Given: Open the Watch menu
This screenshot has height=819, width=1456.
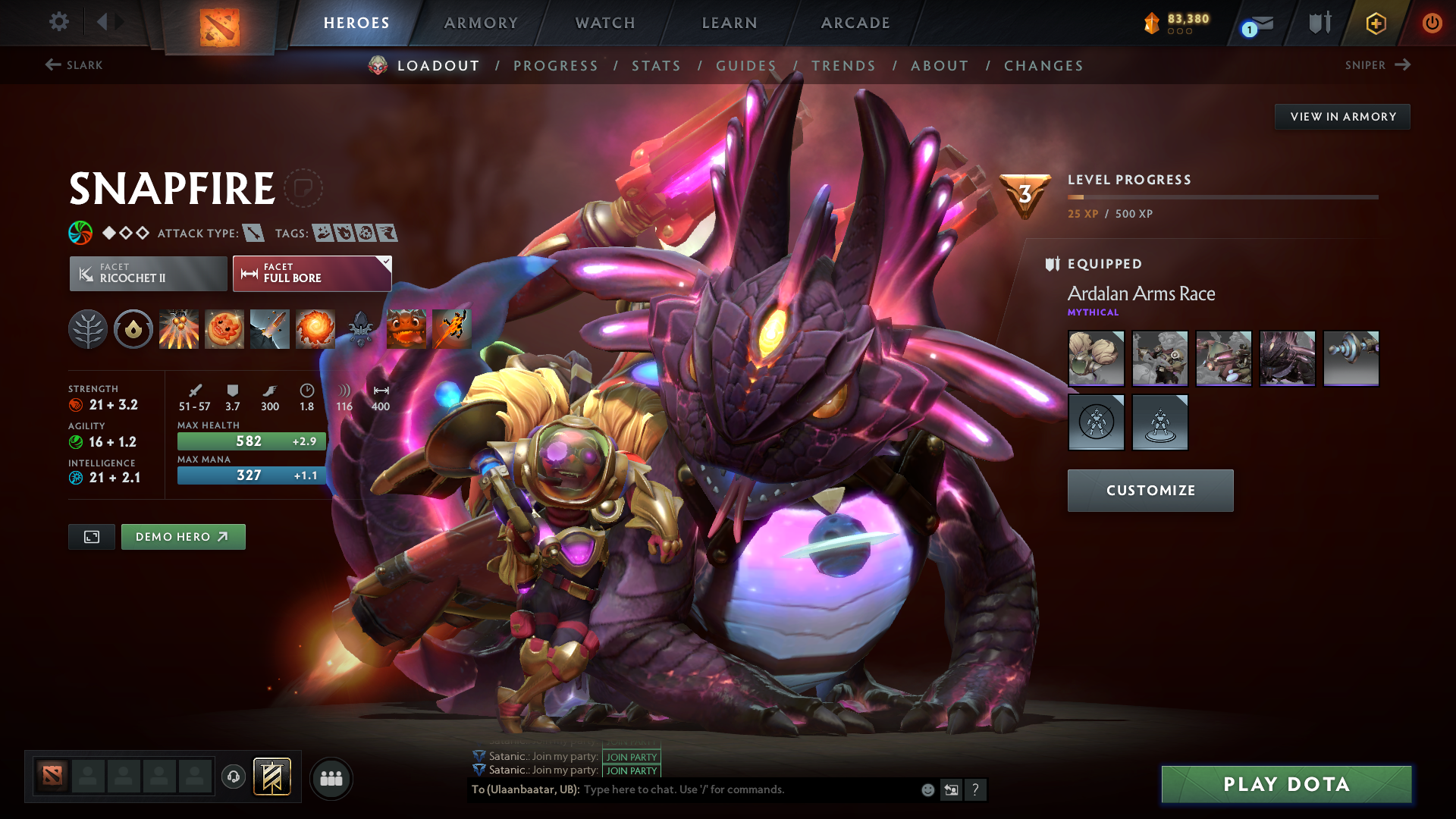Looking at the screenshot, I should [x=603, y=23].
